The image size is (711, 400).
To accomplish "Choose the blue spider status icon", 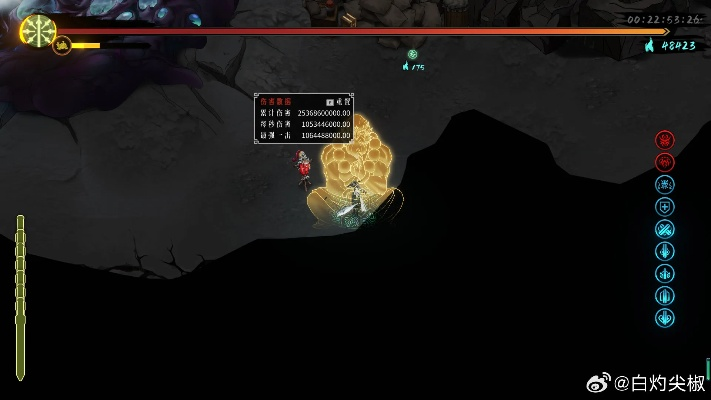I will click(x=665, y=184).
